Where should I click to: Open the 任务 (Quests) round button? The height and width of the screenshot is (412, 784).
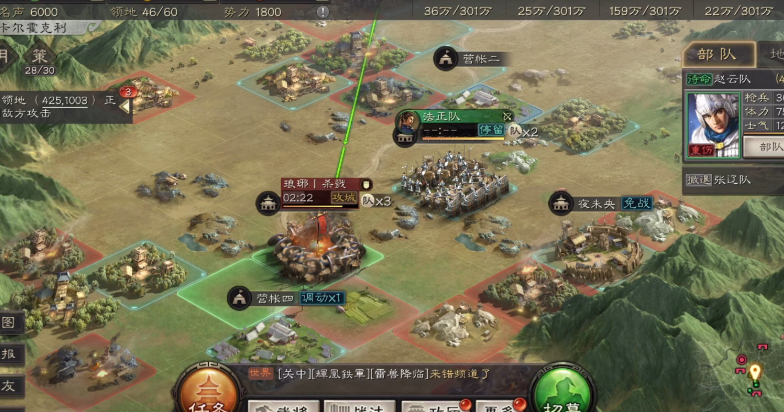click(x=209, y=391)
